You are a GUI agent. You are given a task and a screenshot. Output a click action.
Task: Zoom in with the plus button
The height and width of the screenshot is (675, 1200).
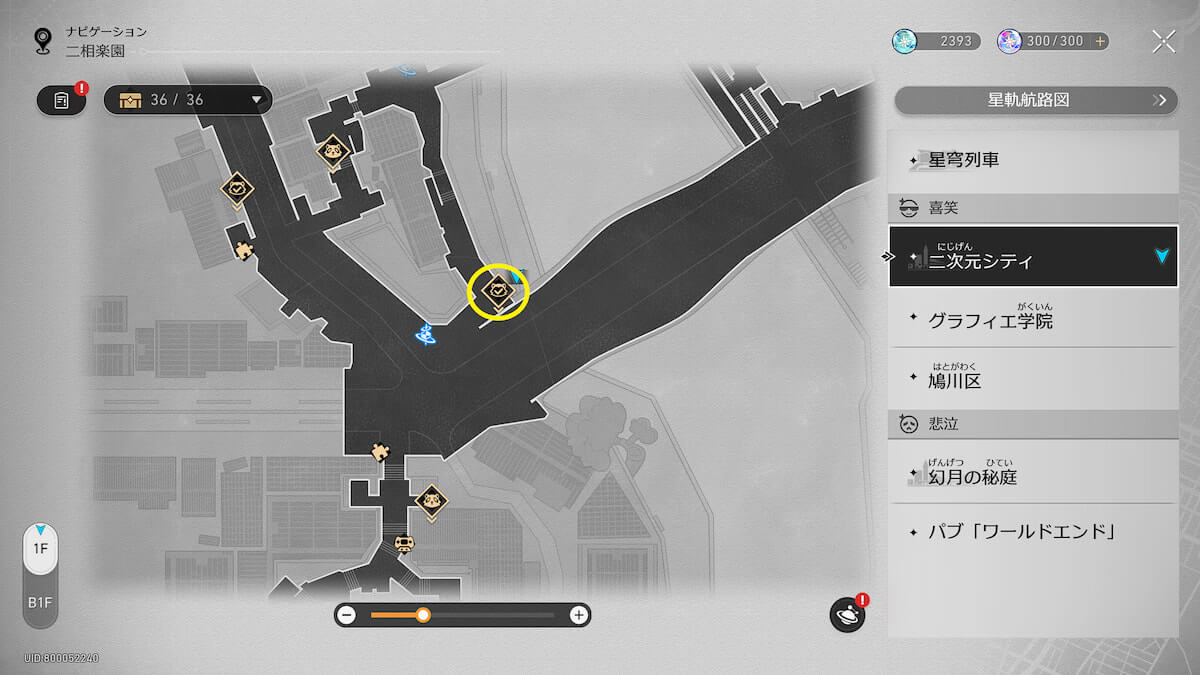pyautogui.click(x=578, y=615)
